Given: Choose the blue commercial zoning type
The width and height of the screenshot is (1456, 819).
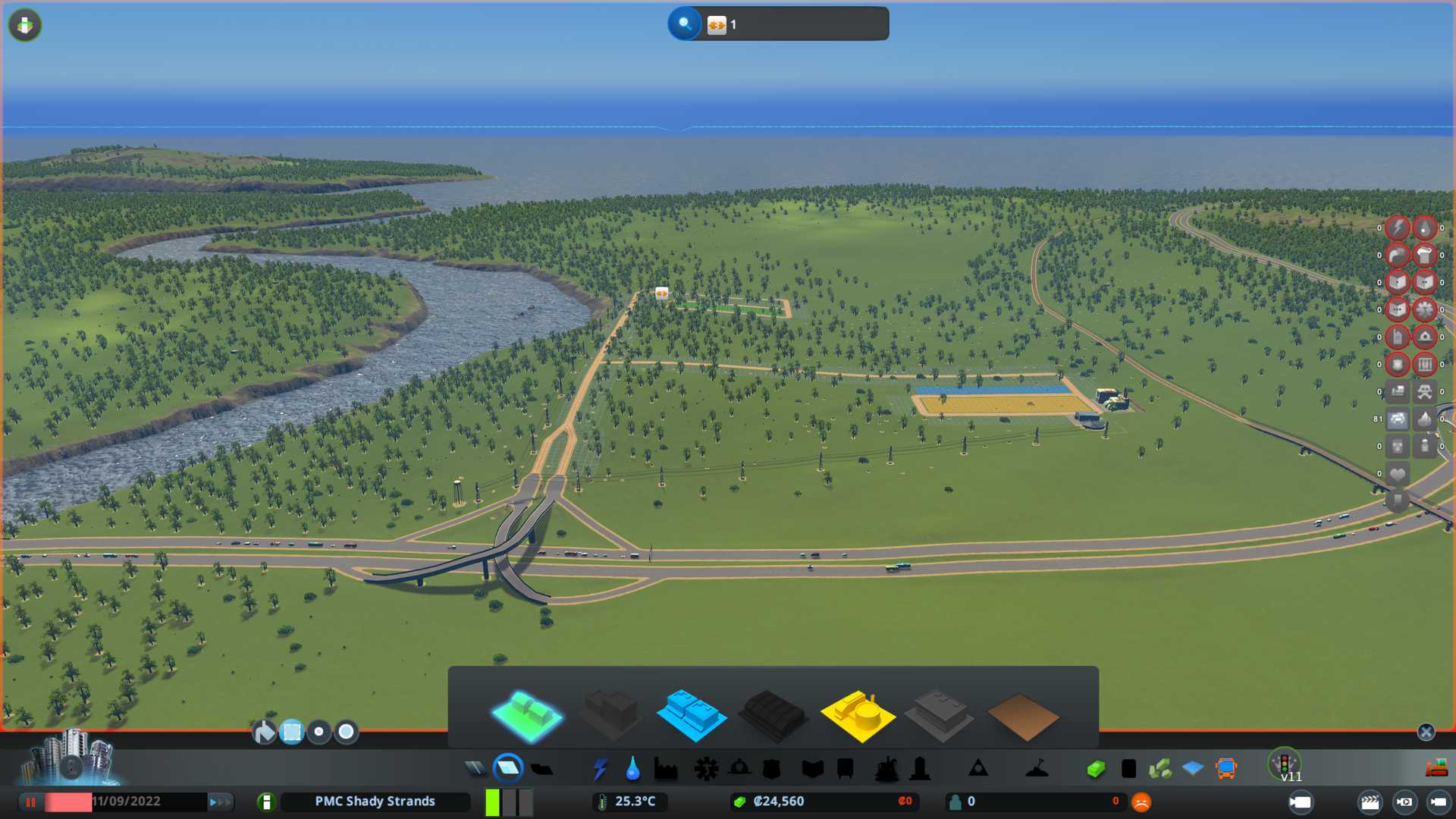Looking at the screenshot, I should 691,714.
